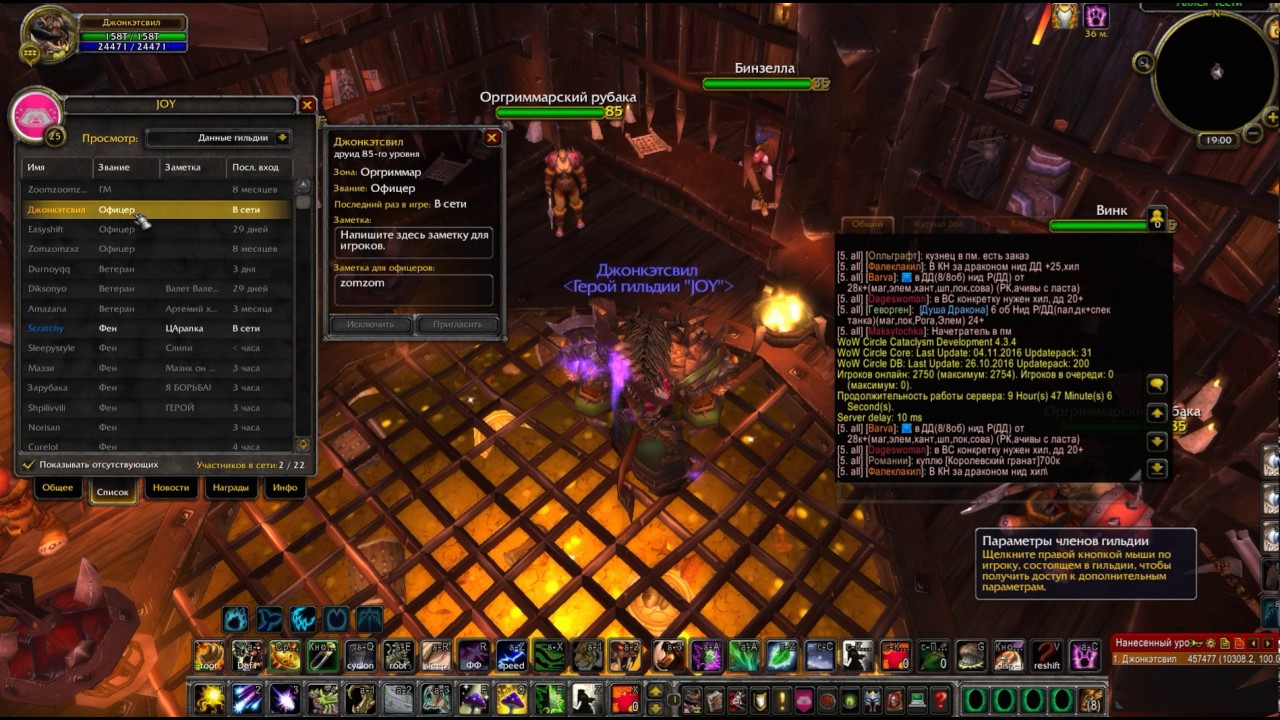Close the Джонкэтсвил member detail panel

(x=492, y=138)
